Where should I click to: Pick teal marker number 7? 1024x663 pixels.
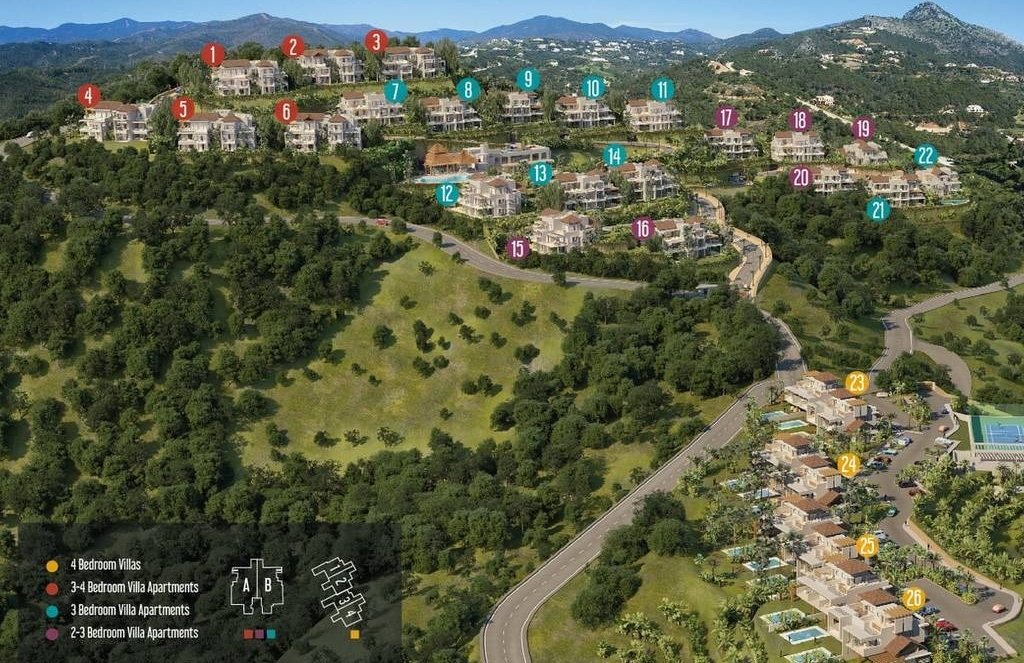[396, 91]
